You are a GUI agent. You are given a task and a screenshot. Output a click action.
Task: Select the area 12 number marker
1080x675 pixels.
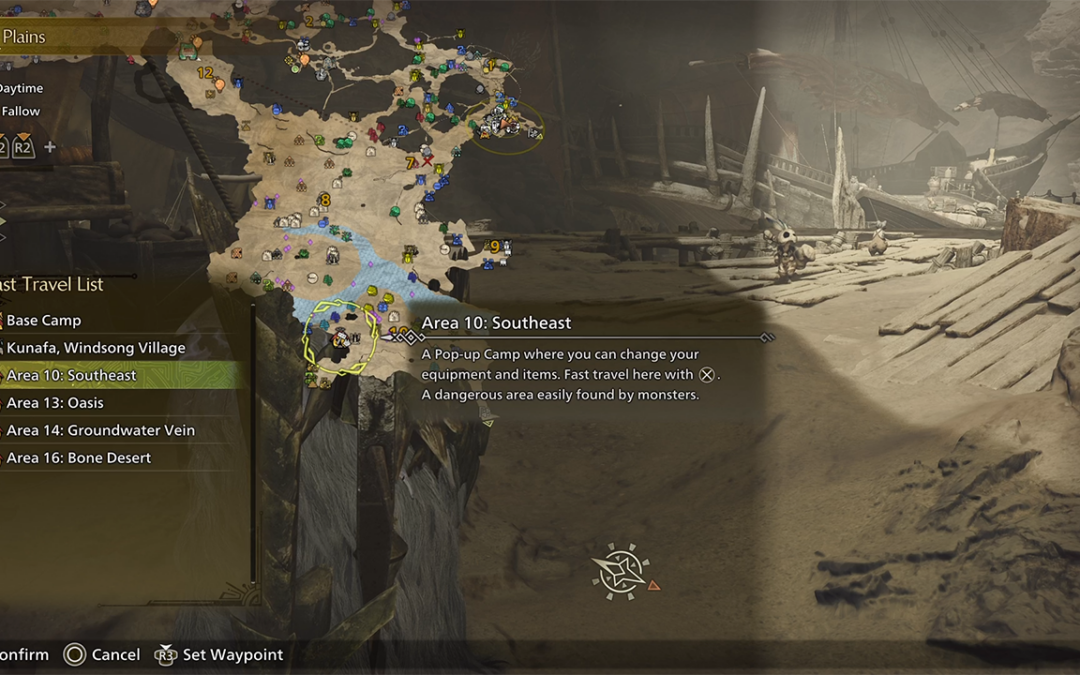204,73
